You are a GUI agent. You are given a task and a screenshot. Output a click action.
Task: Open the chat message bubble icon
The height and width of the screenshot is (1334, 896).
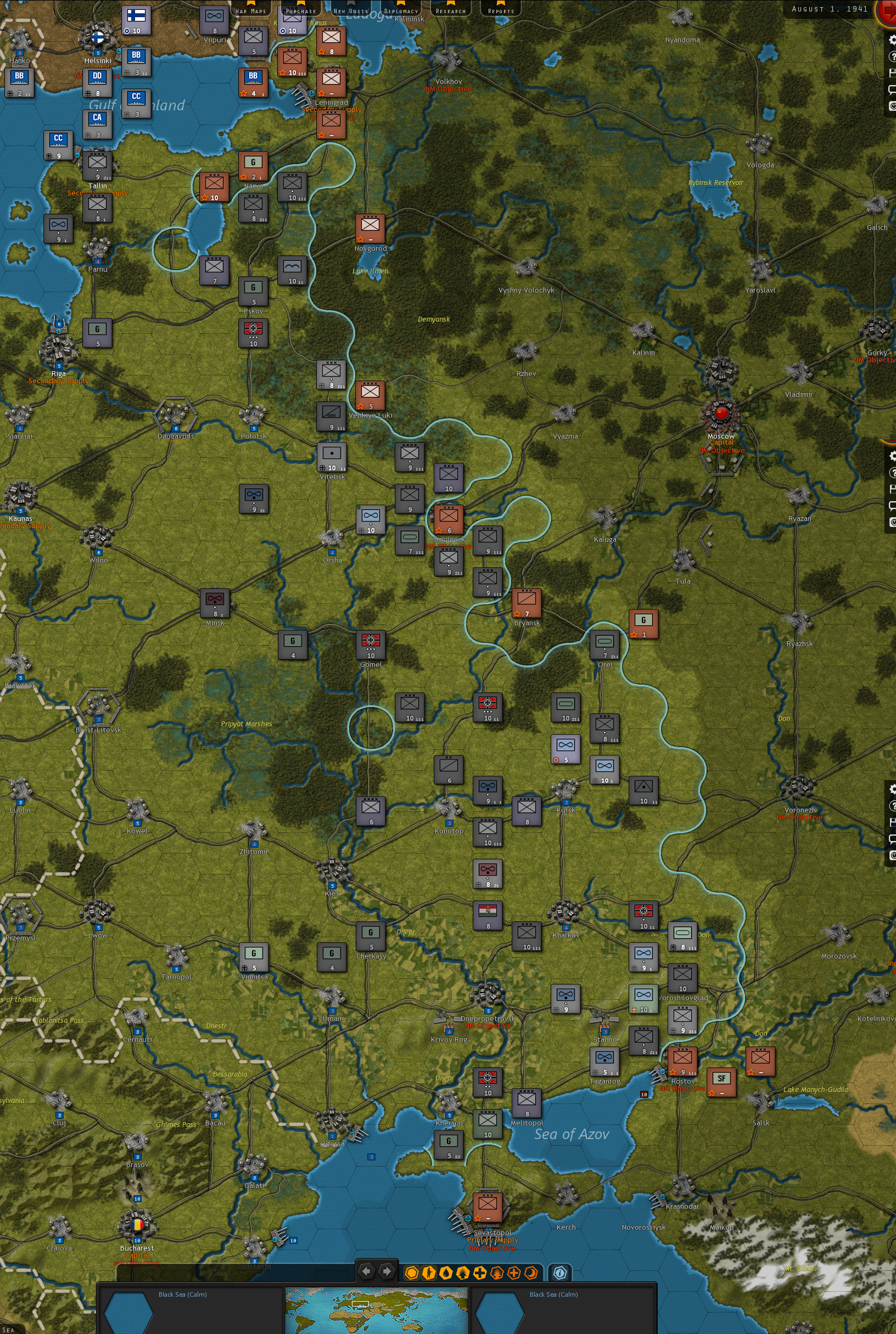(892, 88)
